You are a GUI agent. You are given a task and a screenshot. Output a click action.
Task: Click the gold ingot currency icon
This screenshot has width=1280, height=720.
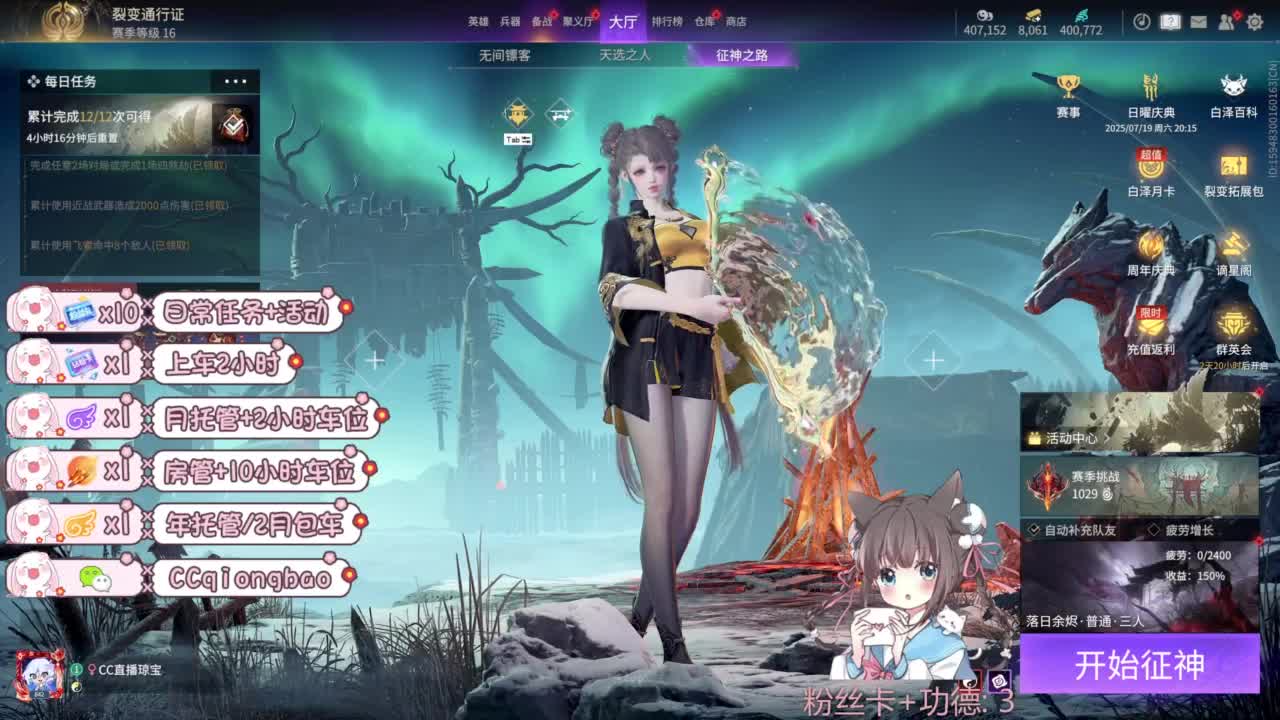1033,13
